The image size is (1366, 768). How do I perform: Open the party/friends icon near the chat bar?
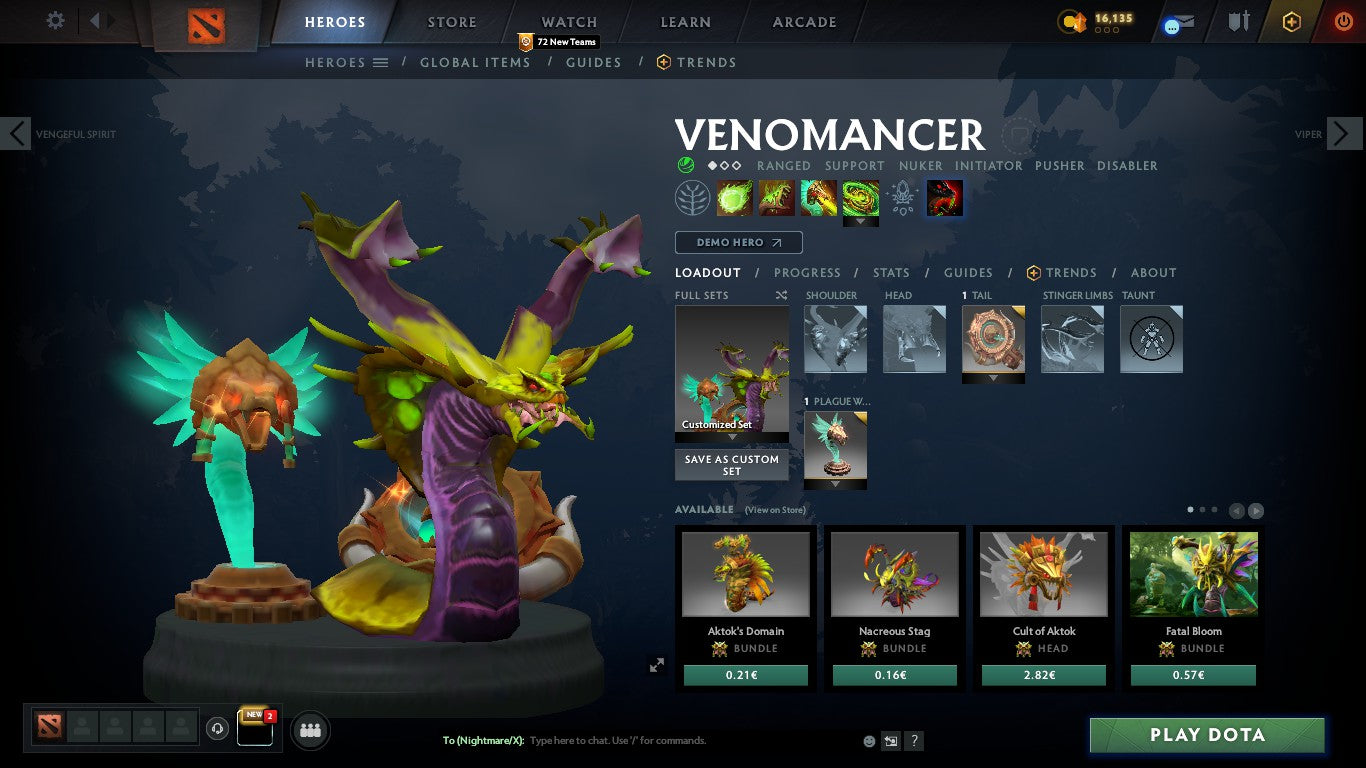click(x=310, y=730)
